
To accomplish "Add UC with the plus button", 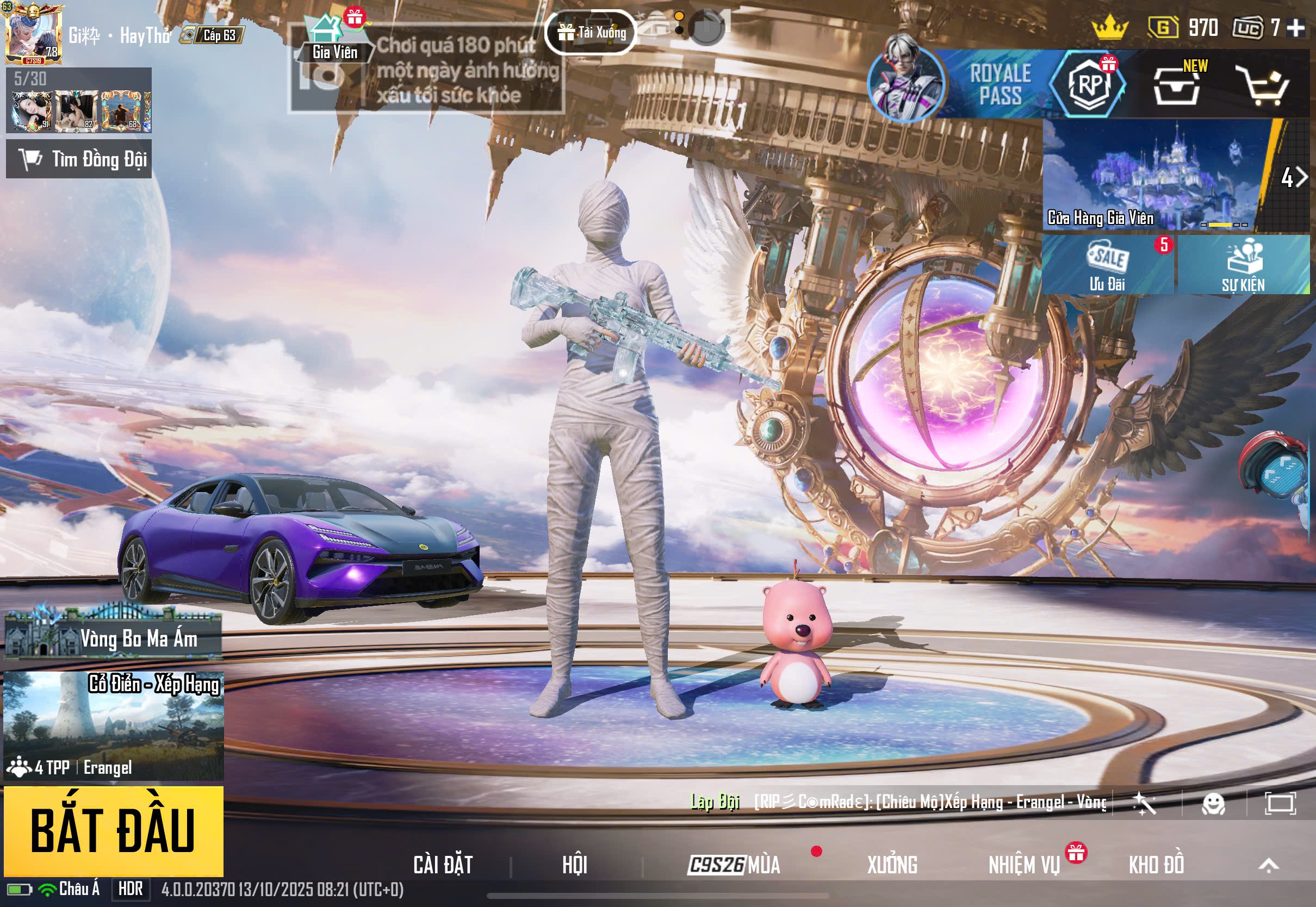I will (x=1296, y=27).
